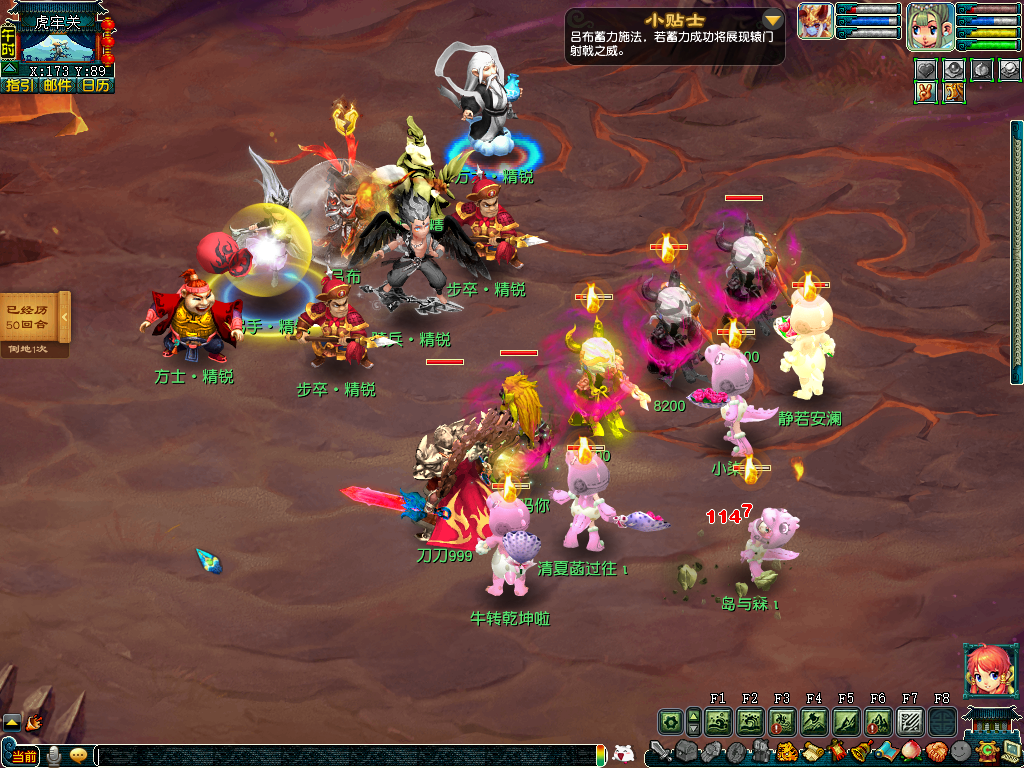Collapse the 小贴士 tips panel arrow
The height and width of the screenshot is (768, 1024).
point(772,20)
